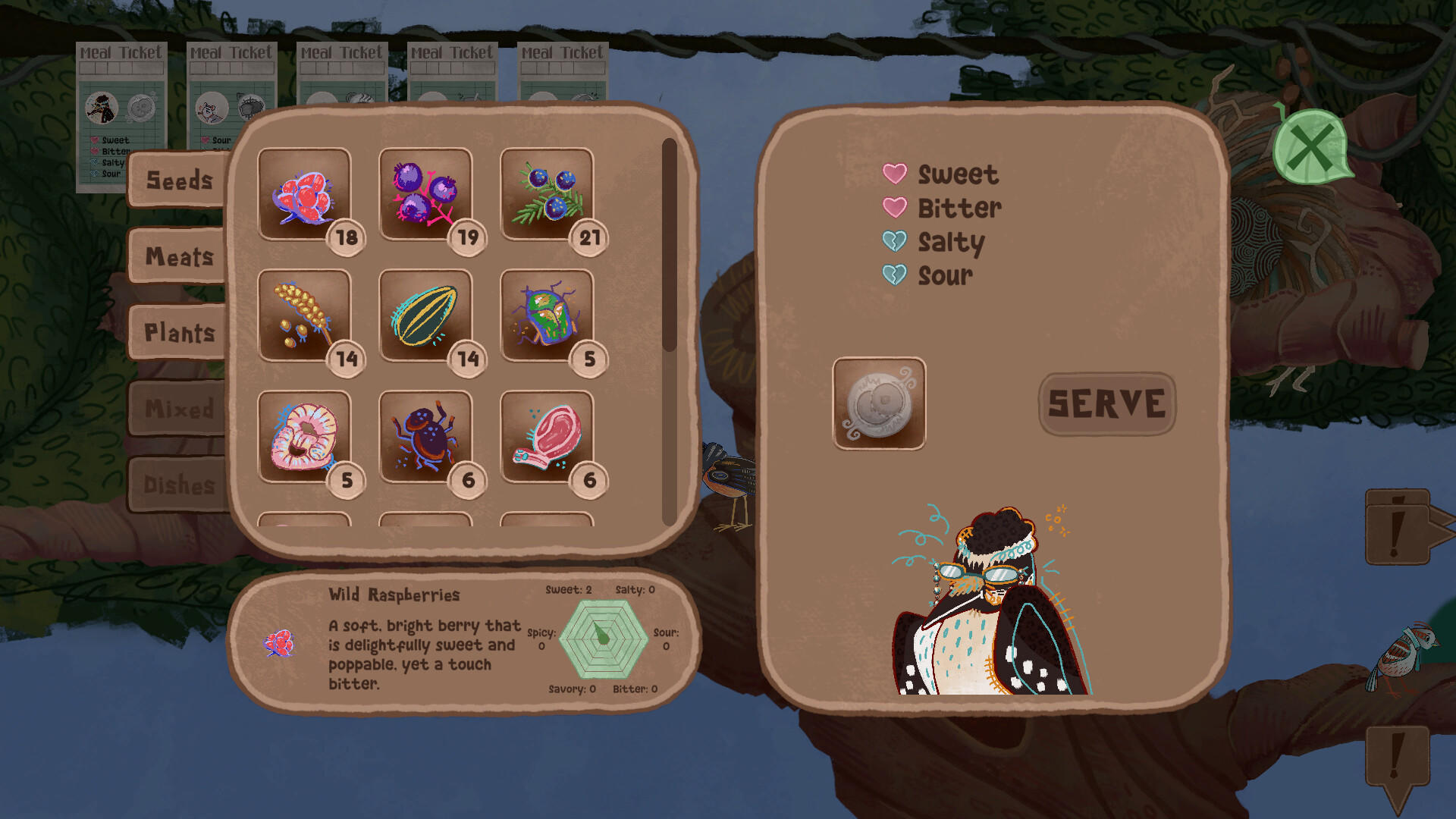Switch to the Seeds tab
Viewport: 1456px width, 819px height.
click(179, 180)
